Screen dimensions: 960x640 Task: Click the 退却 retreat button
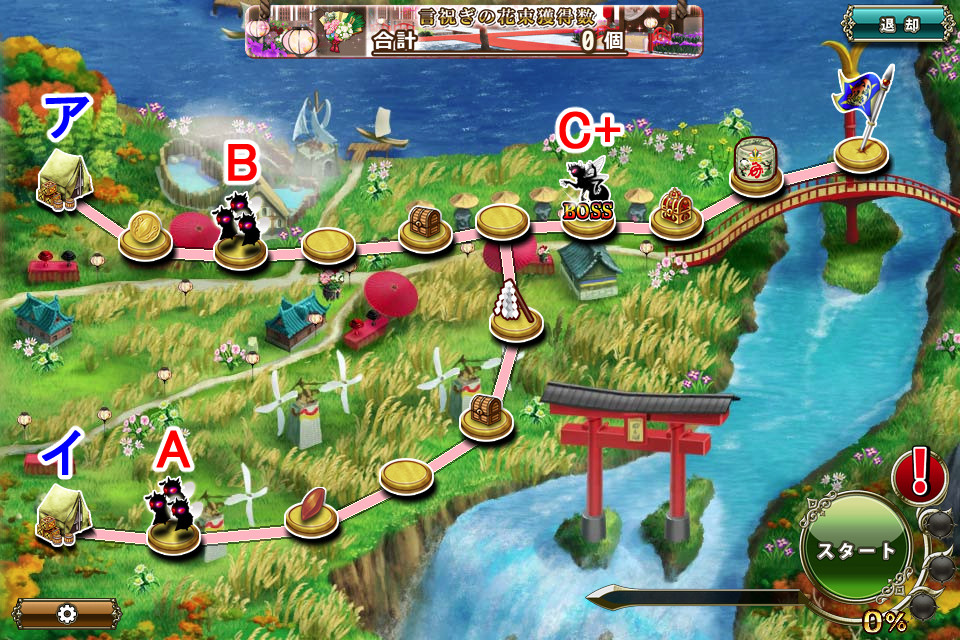click(897, 25)
